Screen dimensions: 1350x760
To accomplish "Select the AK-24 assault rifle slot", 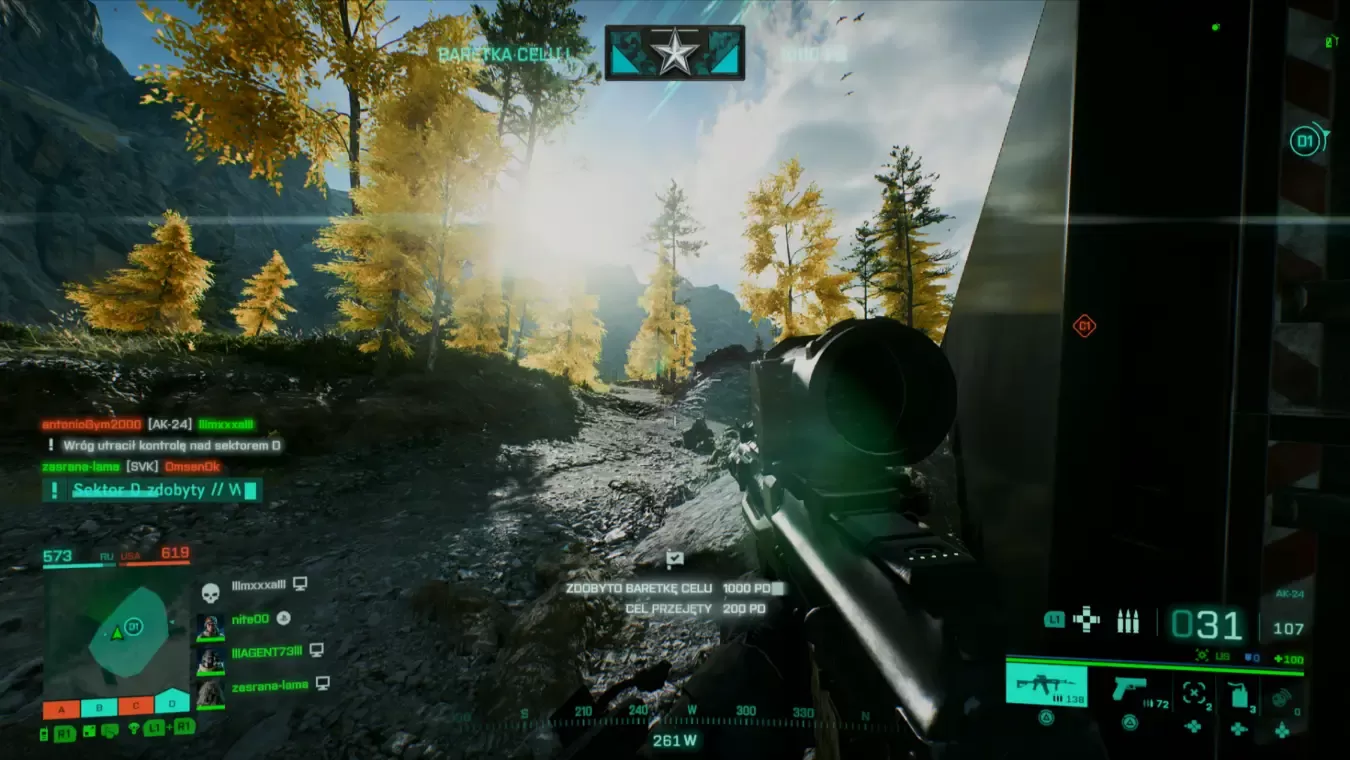I will pyautogui.click(x=1045, y=685).
